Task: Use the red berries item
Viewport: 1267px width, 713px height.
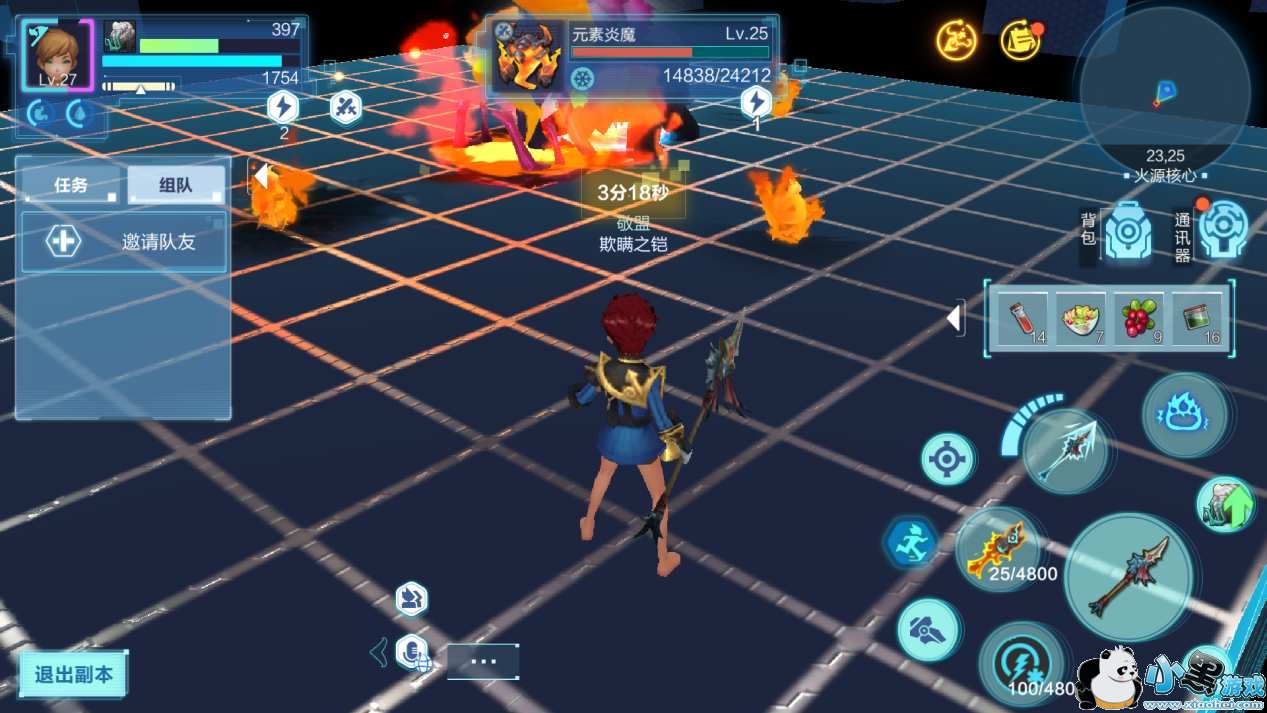Action: [1138, 319]
